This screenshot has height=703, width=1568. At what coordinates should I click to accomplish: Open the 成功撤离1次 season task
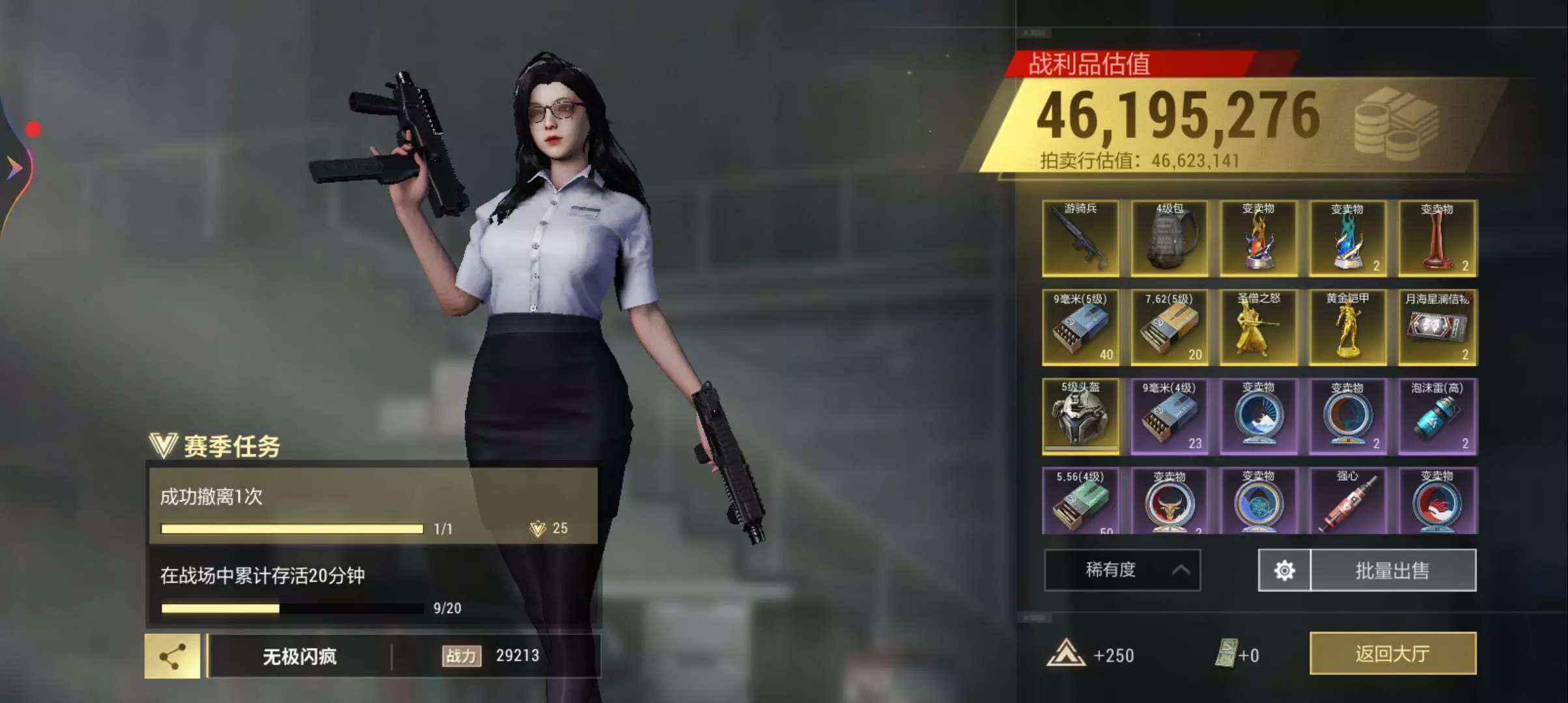coord(372,506)
